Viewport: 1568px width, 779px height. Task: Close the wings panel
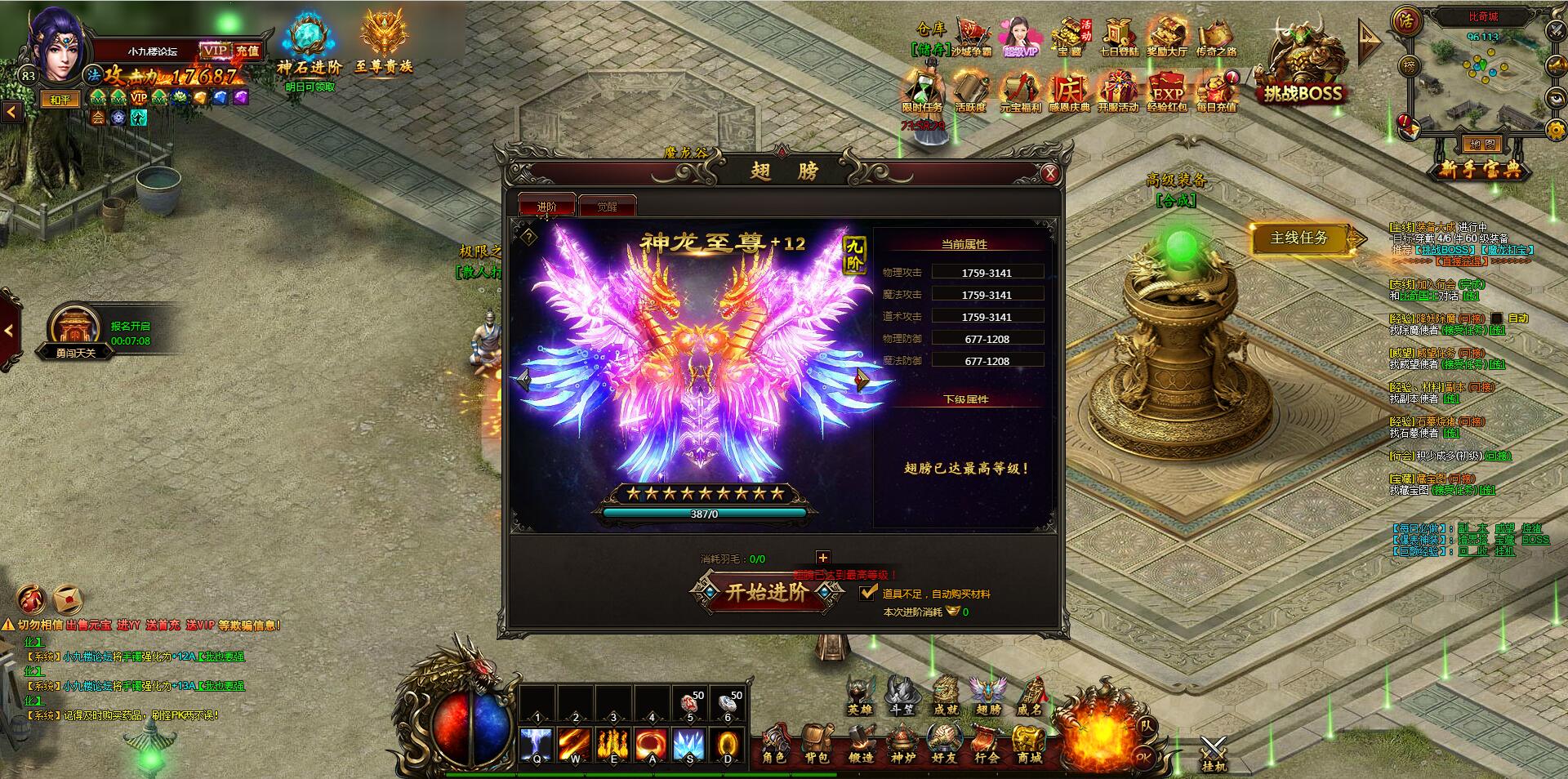pyautogui.click(x=1050, y=173)
